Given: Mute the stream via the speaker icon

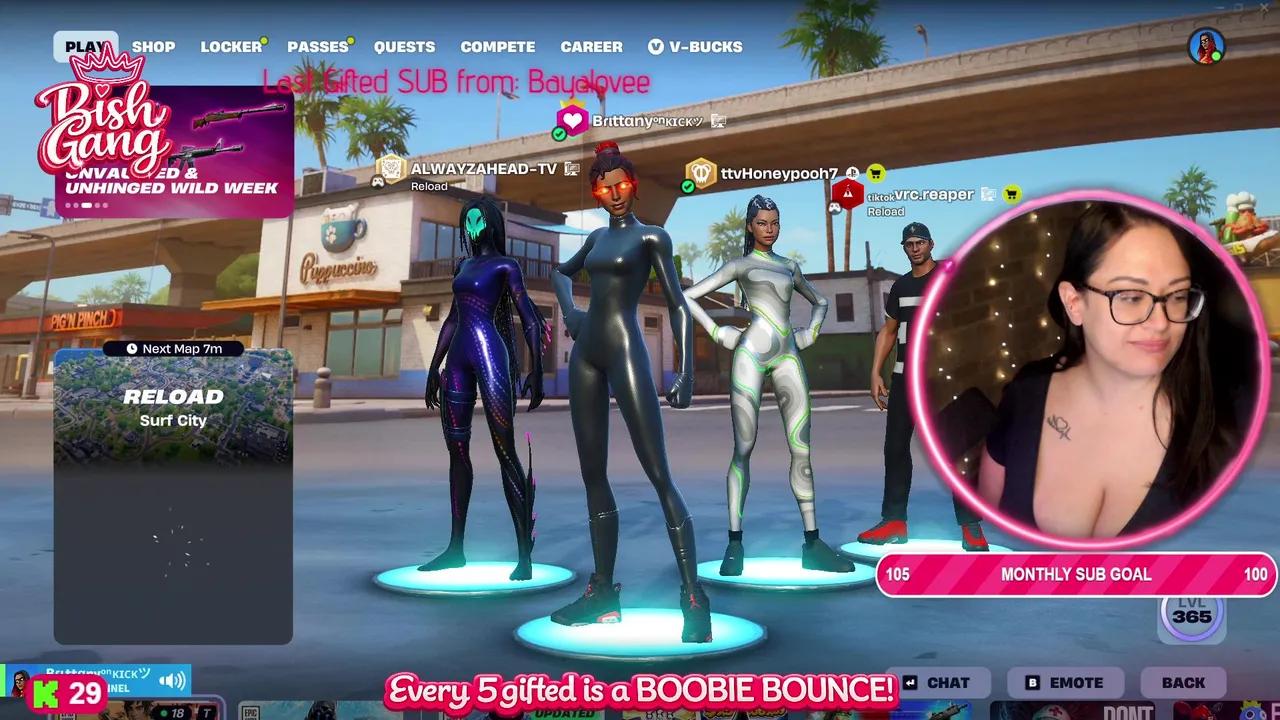Looking at the screenshot, I should pyautogui.click(x=170, y=679).
